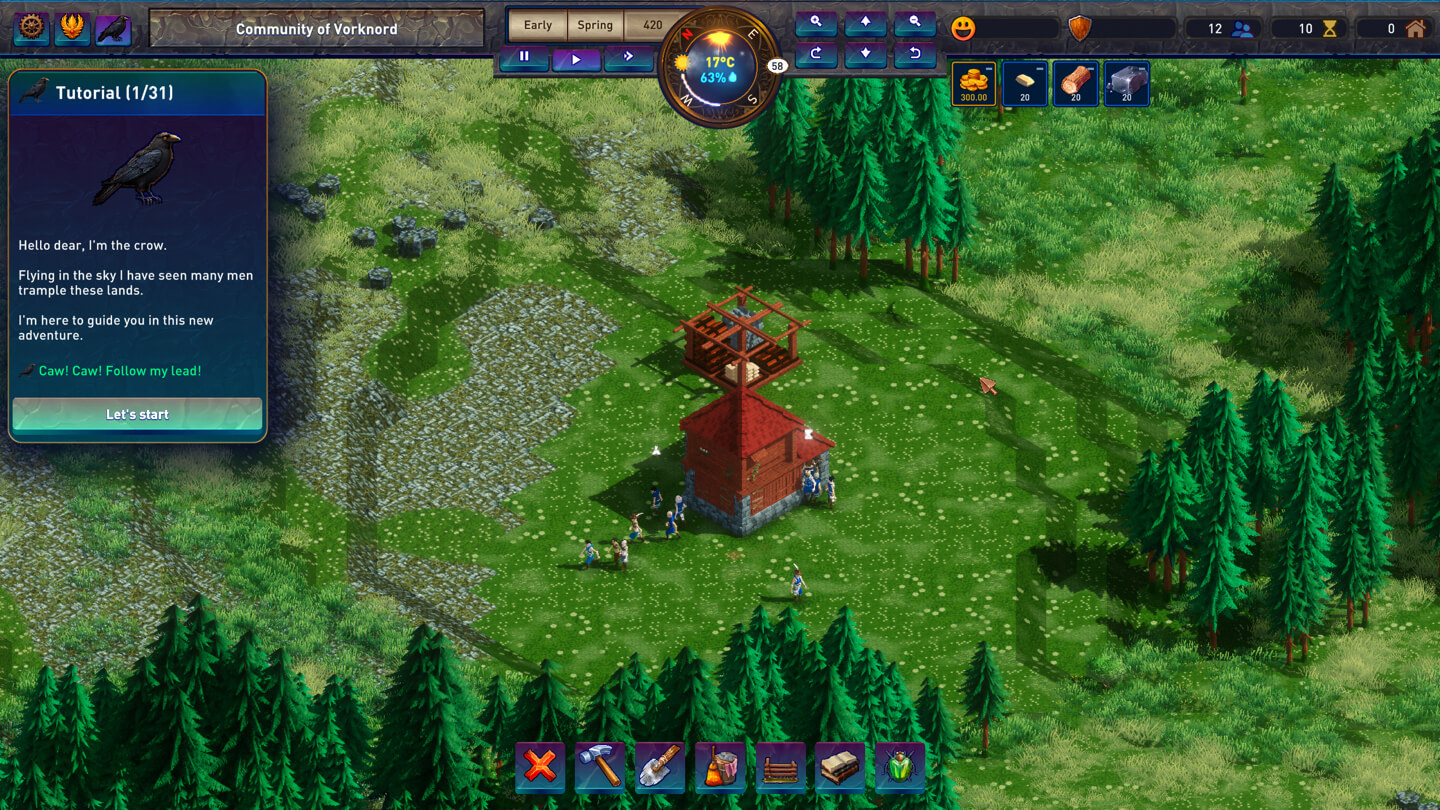Viewport: 1440px width, 810px height.
Task: Open the cleaning bucket tool
Action: tap(720, 768)
